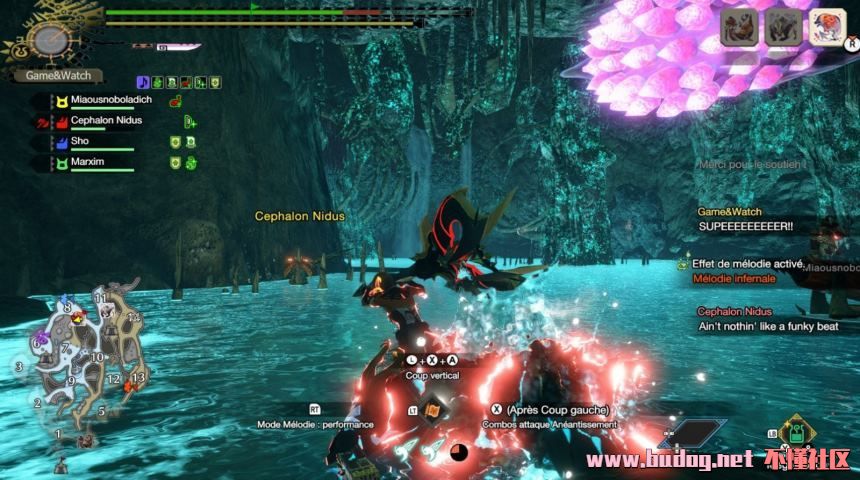
Task: Select party member Sho
Action: tap(80, 142)
